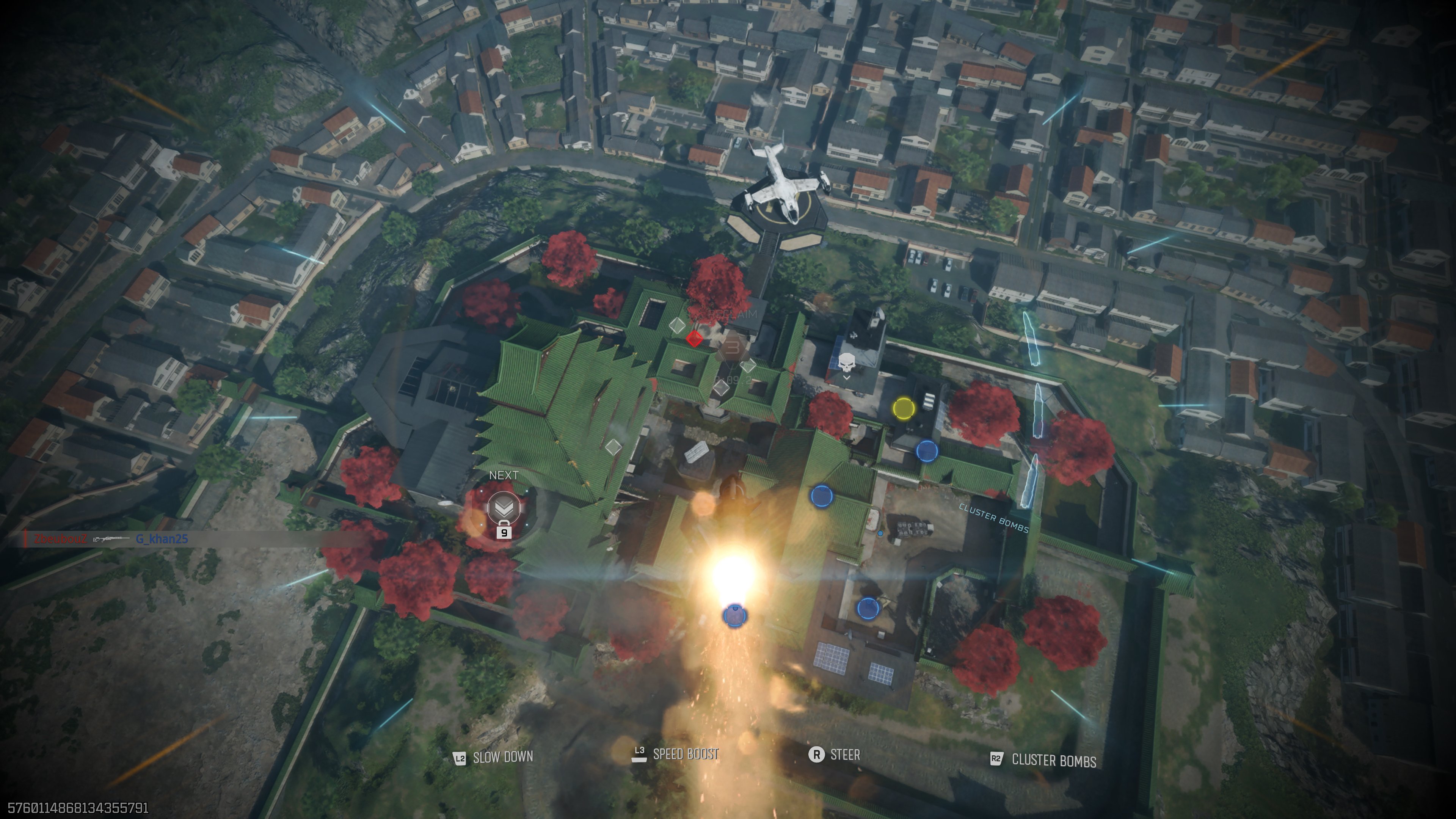Screen dimensions: 1456x819
Task: Click the white skull death marker
Action: point(846,363)
